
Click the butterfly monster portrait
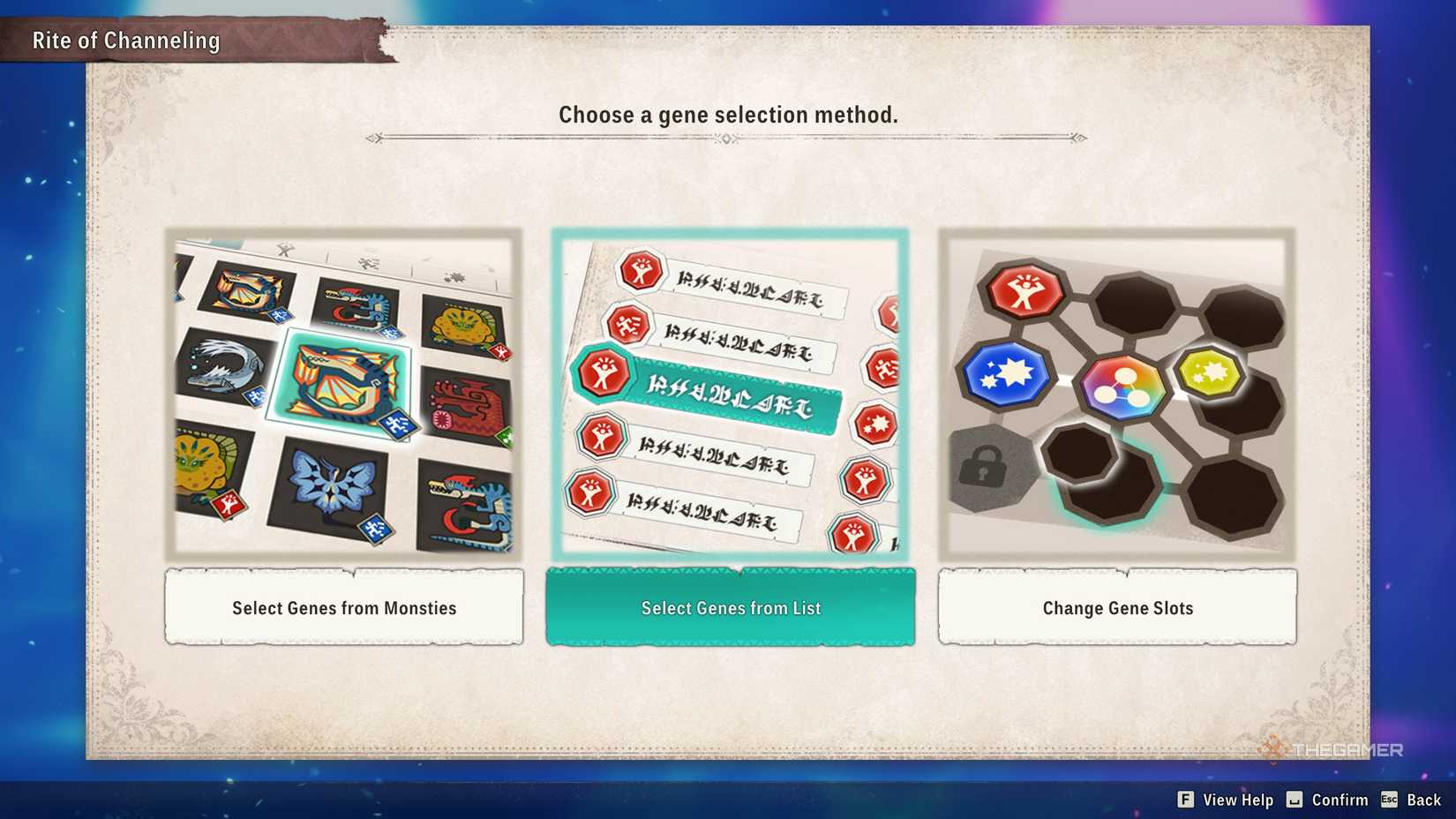coord(329,487)
